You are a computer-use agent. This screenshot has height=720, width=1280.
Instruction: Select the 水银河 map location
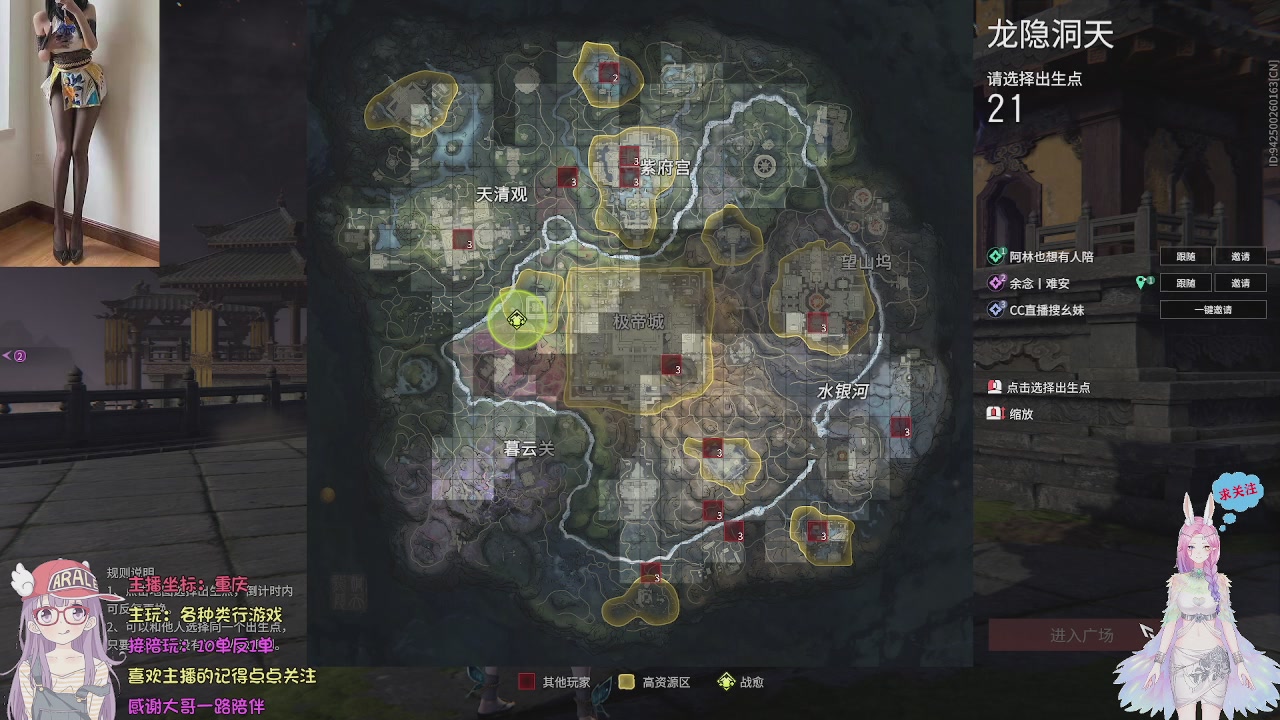click(843, 391)
